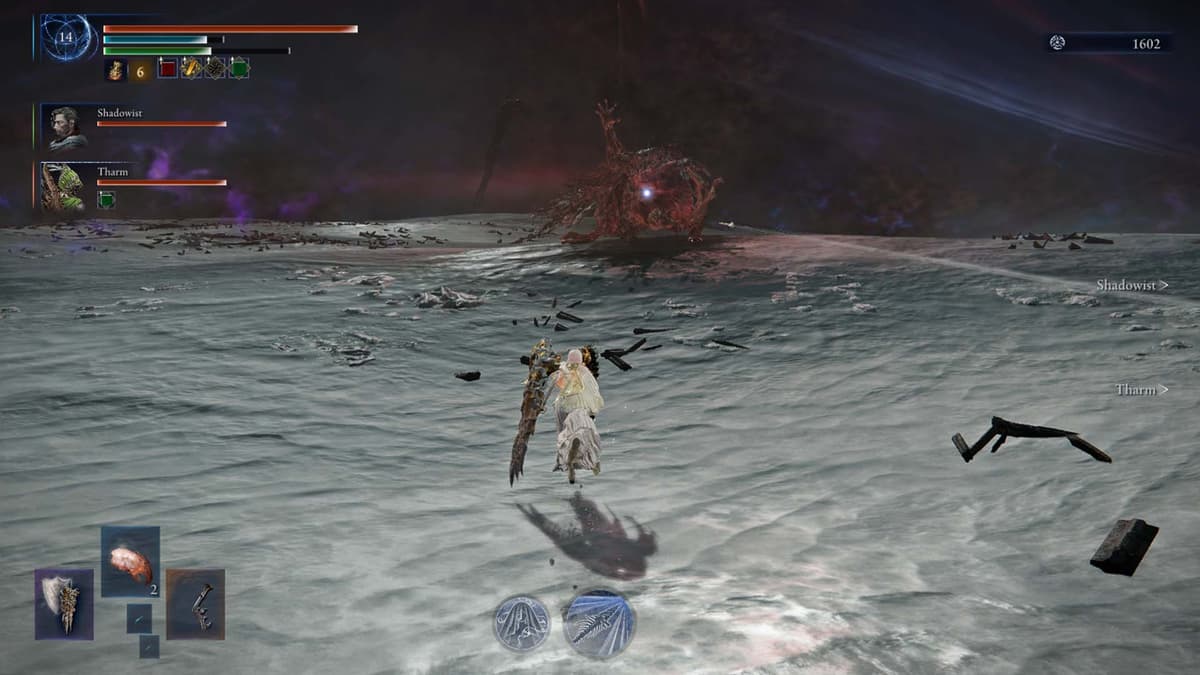This screenshot has height=675, width=1200.
Task: Click the Shadowist off-screen direction marker
Action: (1131, 286)
